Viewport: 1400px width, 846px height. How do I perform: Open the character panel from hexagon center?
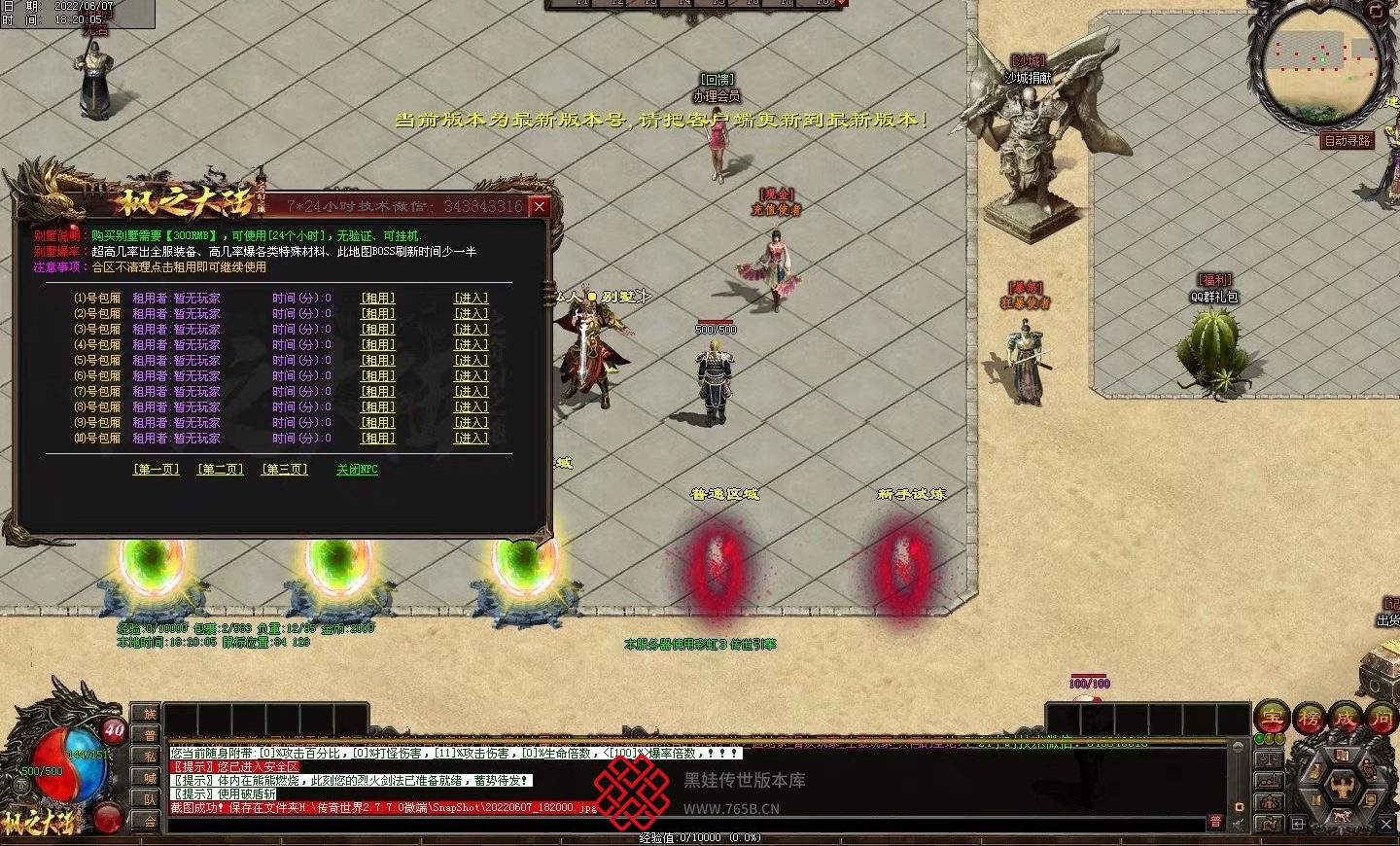pos(1342,786)
